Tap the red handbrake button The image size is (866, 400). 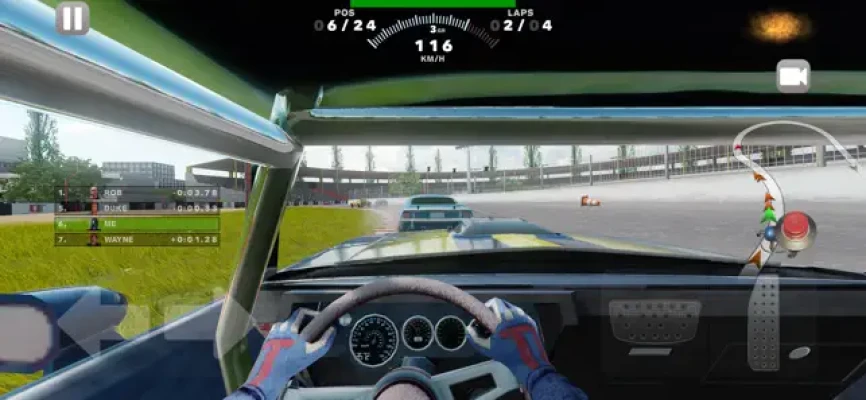pos(797,229)
